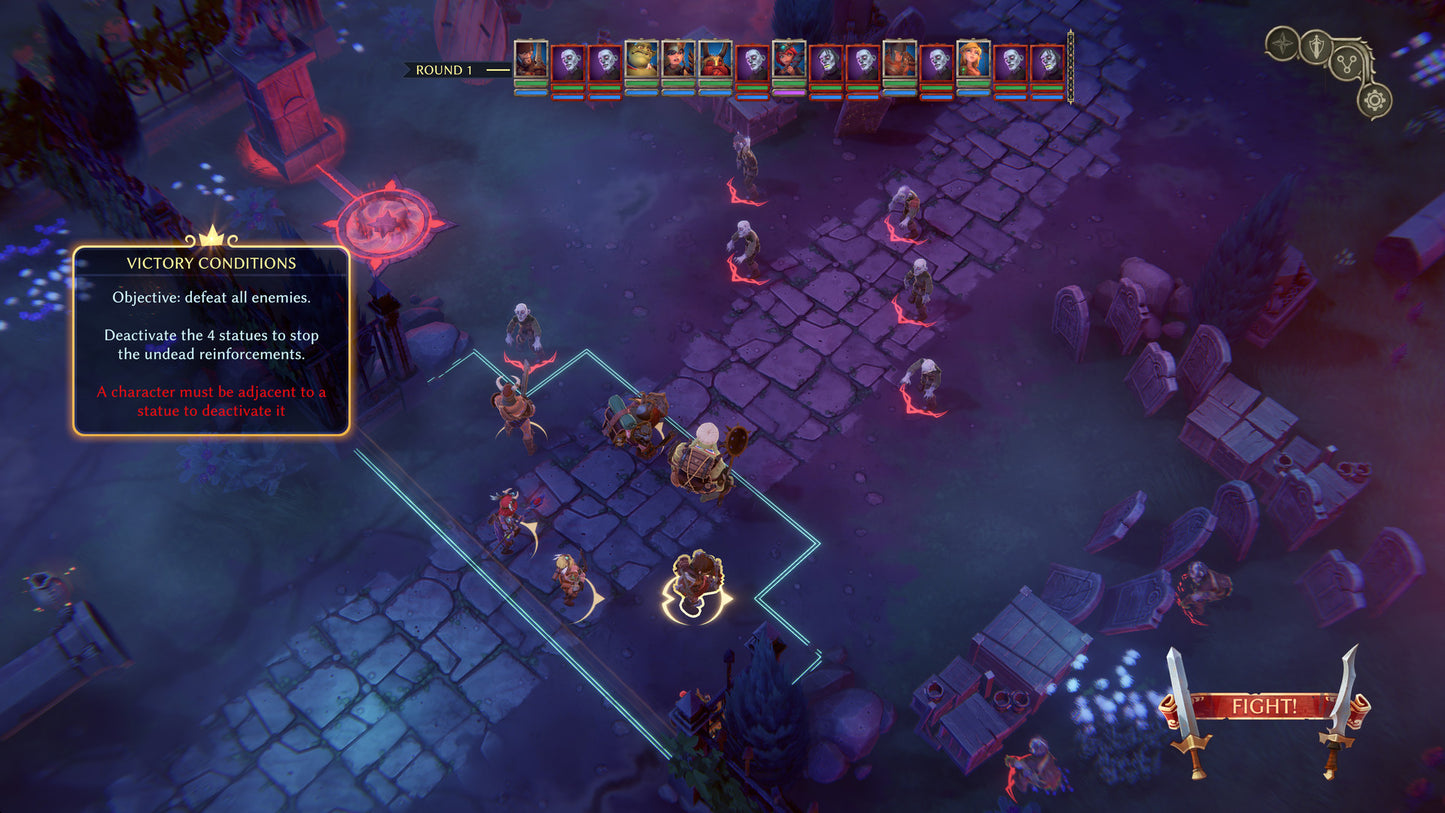Open the skill tree node icon

[x=1345, y=66]
